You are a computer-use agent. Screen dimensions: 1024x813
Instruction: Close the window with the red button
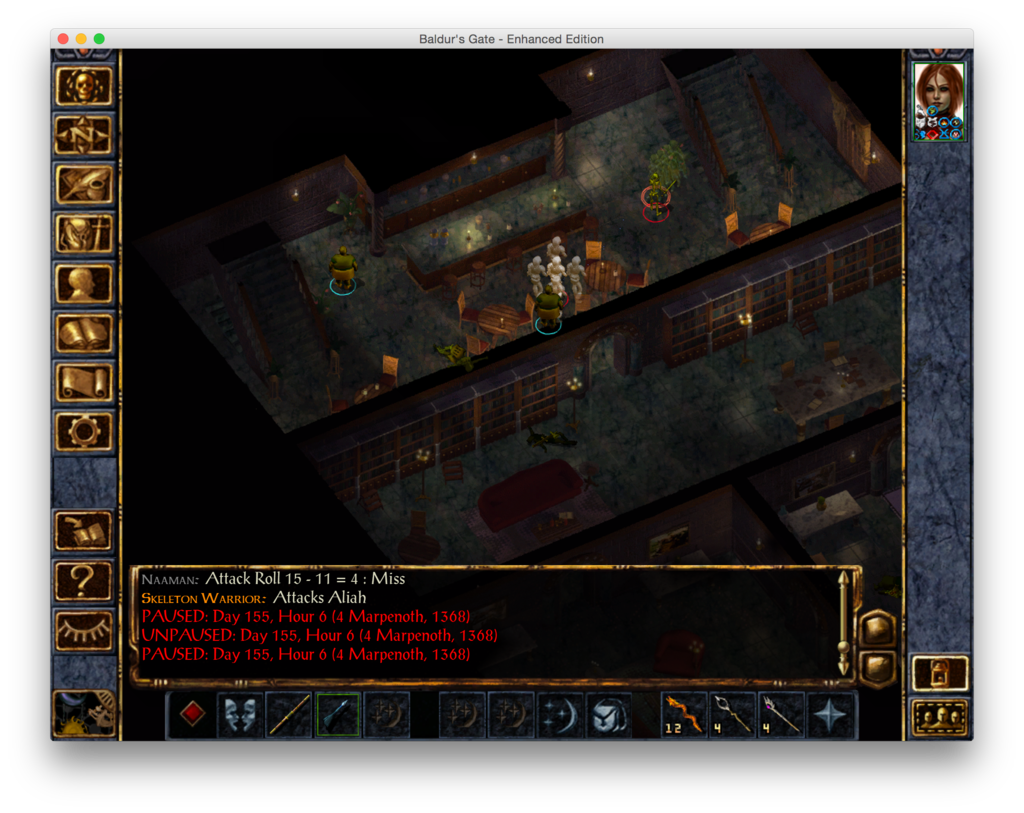(x=63, y=39)
